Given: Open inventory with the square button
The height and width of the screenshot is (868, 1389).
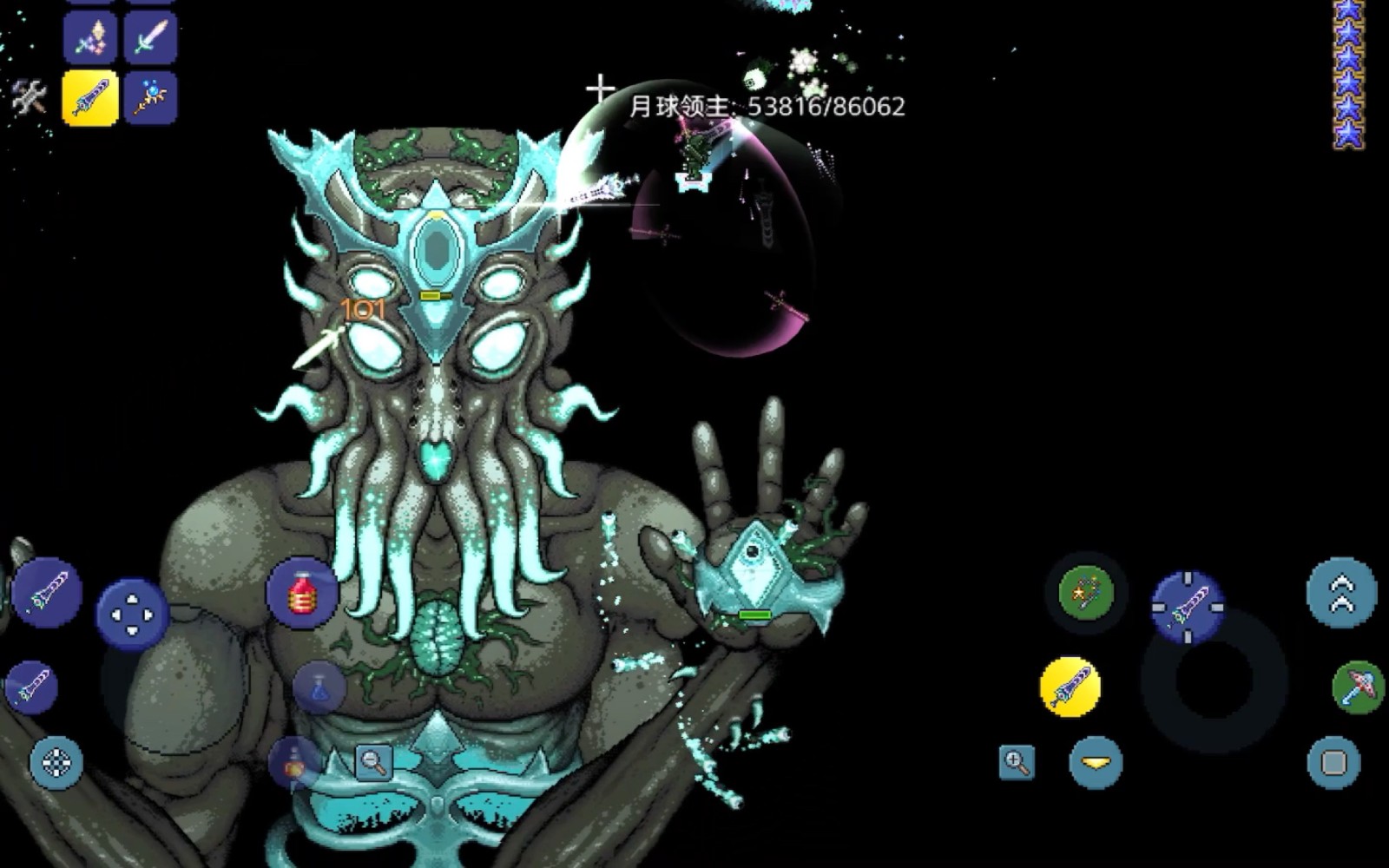Looking at the screenshot, I should point(1333,762).
